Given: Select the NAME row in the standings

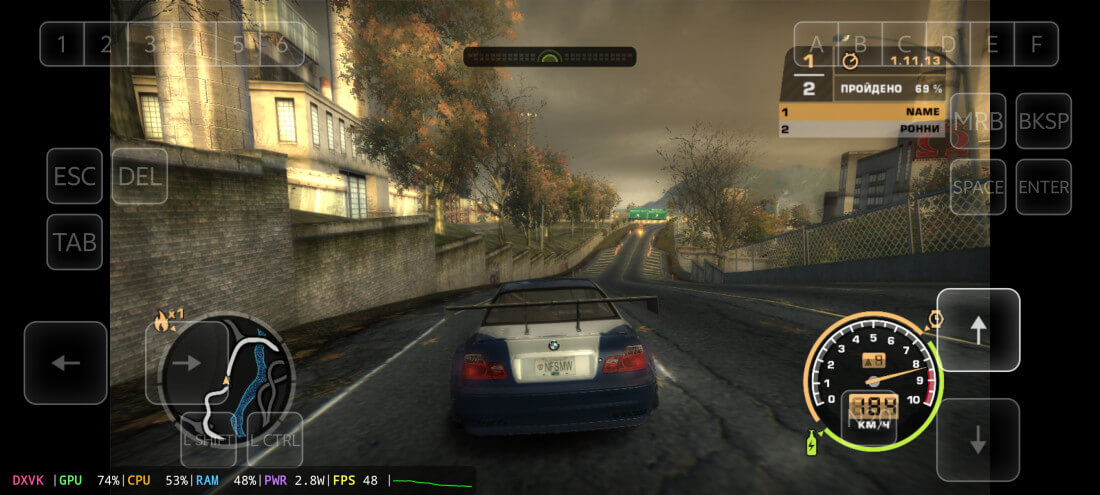Looking at the screenshot, I should coord(860,112).
